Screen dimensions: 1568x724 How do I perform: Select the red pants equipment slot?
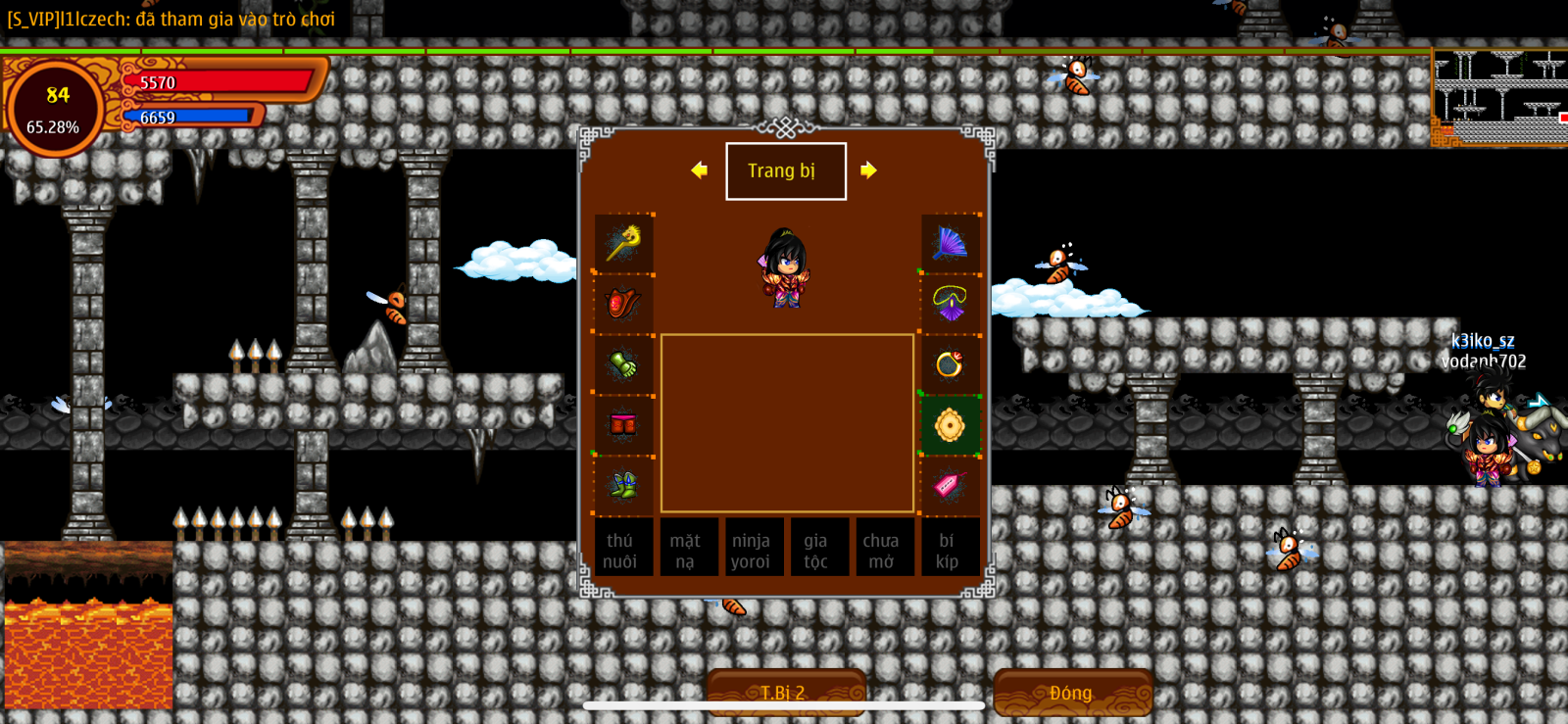(623, 425)
